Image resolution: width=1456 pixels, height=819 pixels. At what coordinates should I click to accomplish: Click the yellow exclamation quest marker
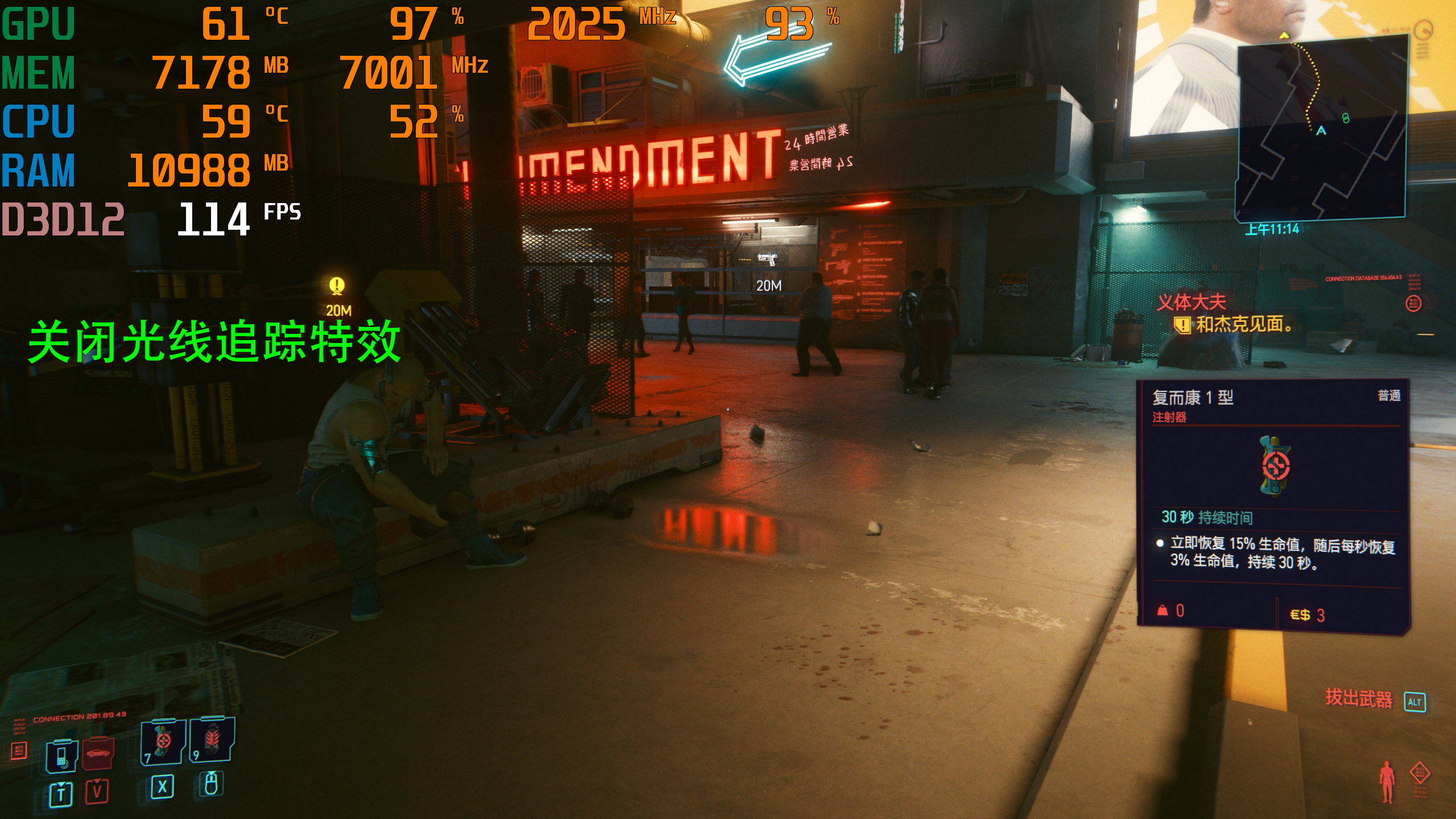click(337, 286)
